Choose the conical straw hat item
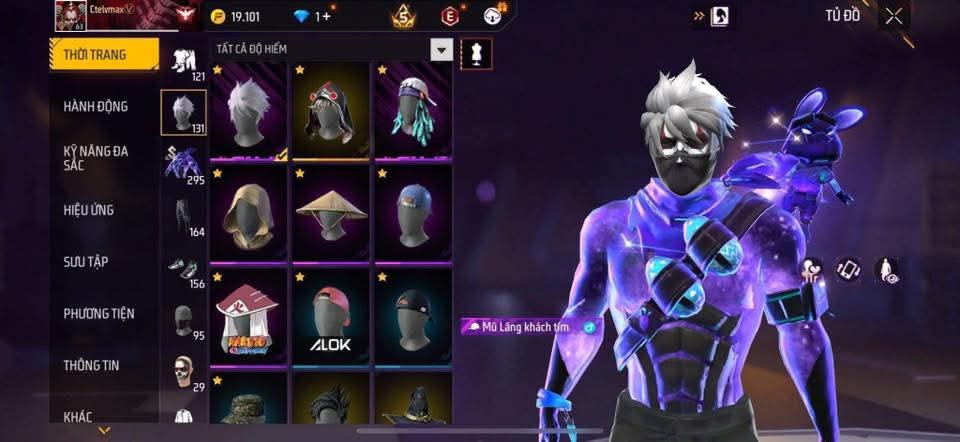 click(x=331, y=215)
